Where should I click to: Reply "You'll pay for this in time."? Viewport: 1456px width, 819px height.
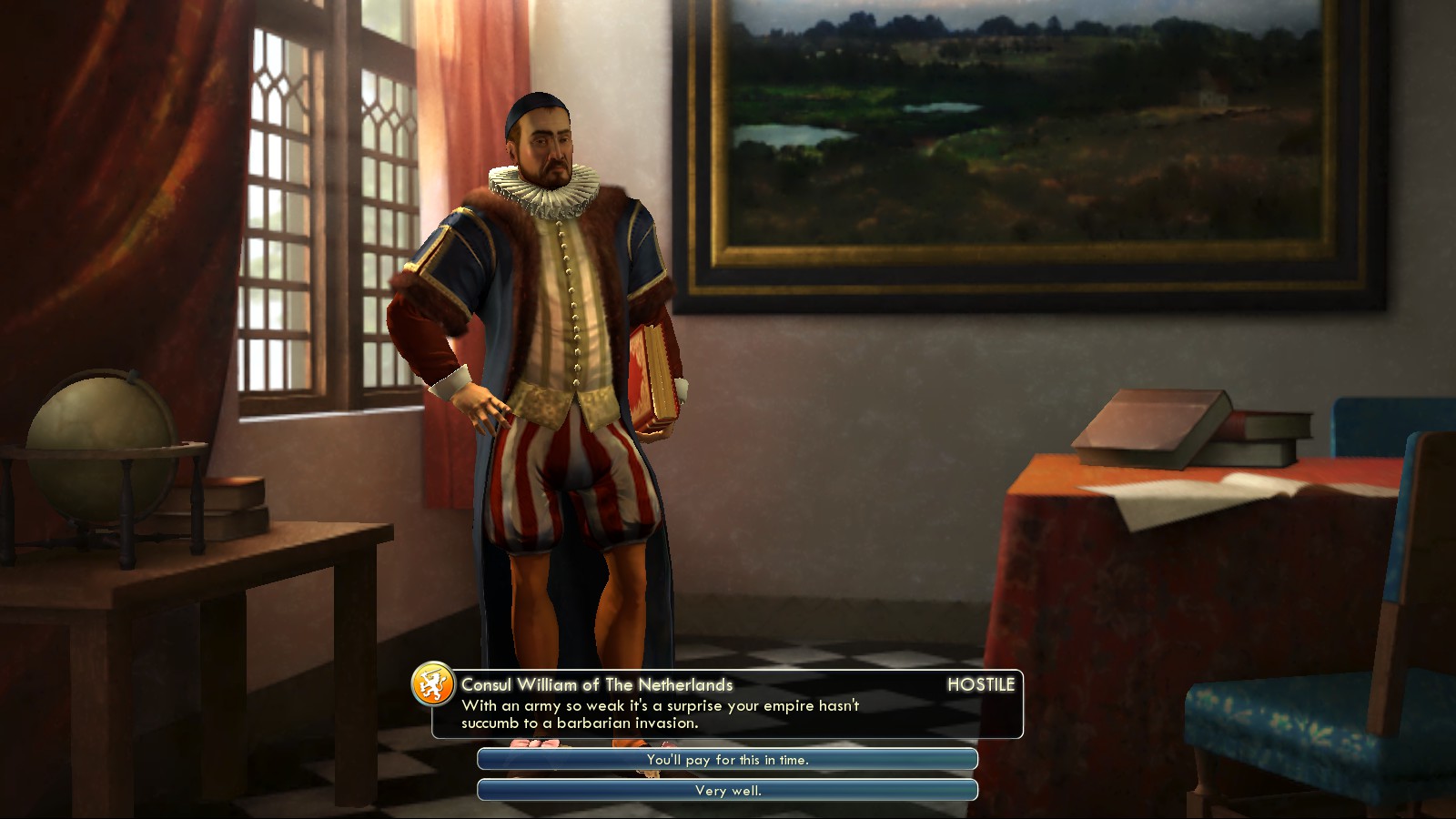pos(727,760)
